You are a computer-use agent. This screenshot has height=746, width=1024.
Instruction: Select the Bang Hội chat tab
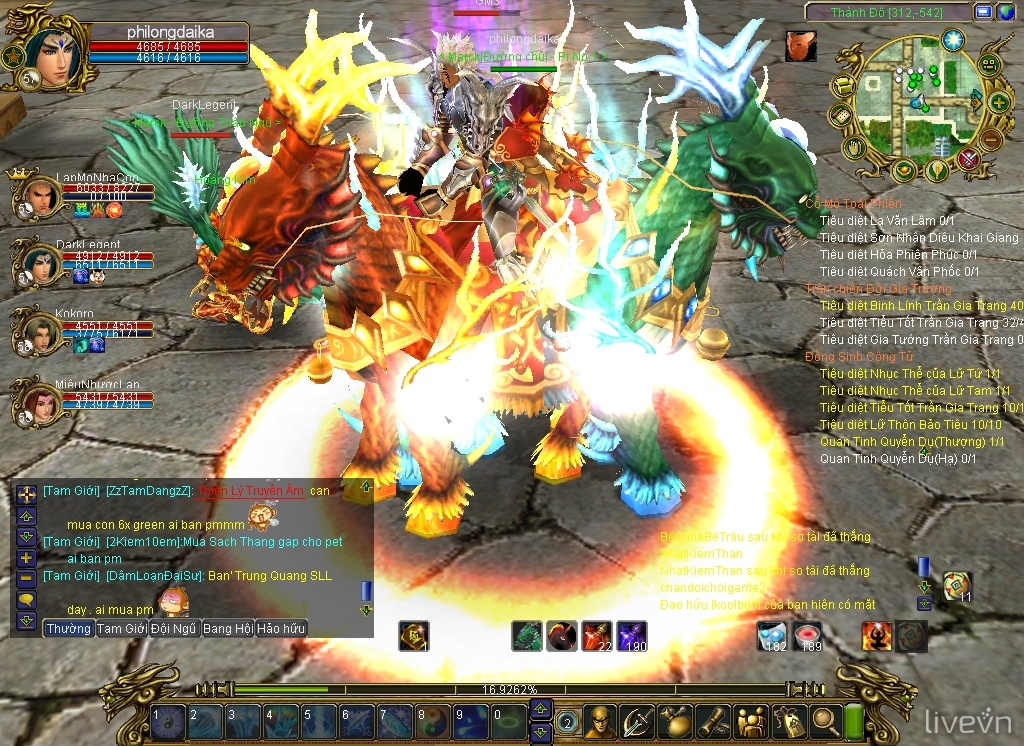[x=228, y=629]
